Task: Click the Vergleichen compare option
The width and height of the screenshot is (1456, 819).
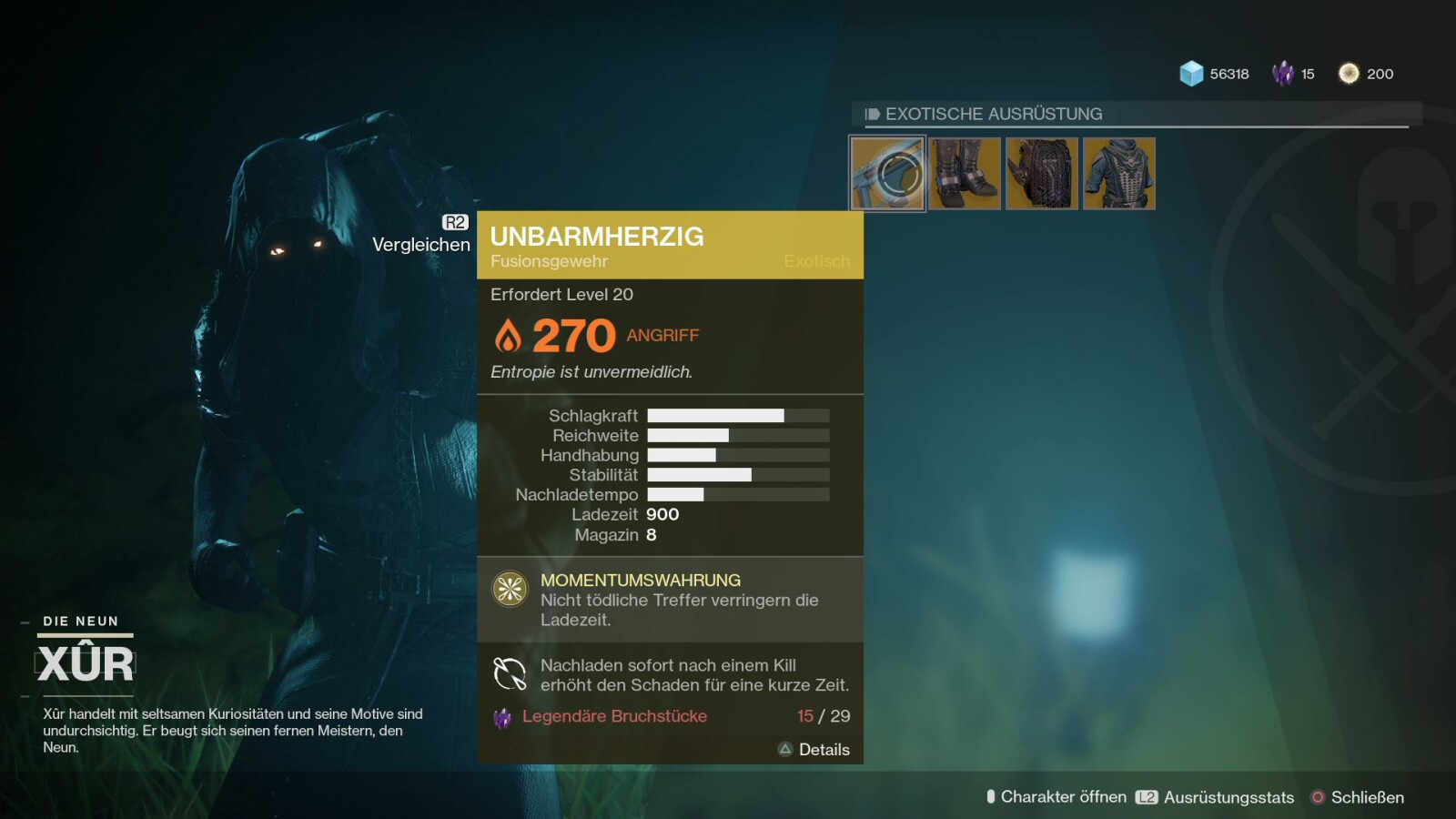Action: tap(421, 244)
